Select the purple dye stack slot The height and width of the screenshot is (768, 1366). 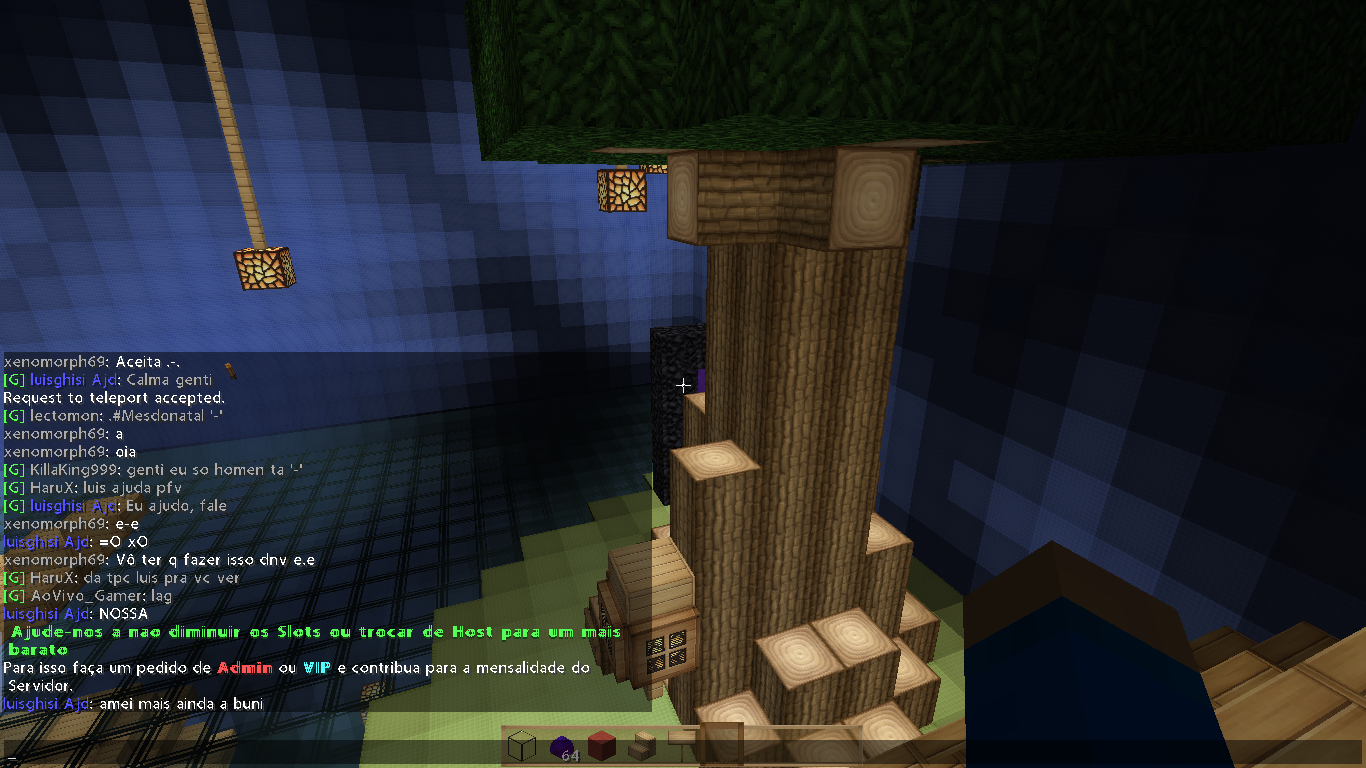tap(561, 746)
